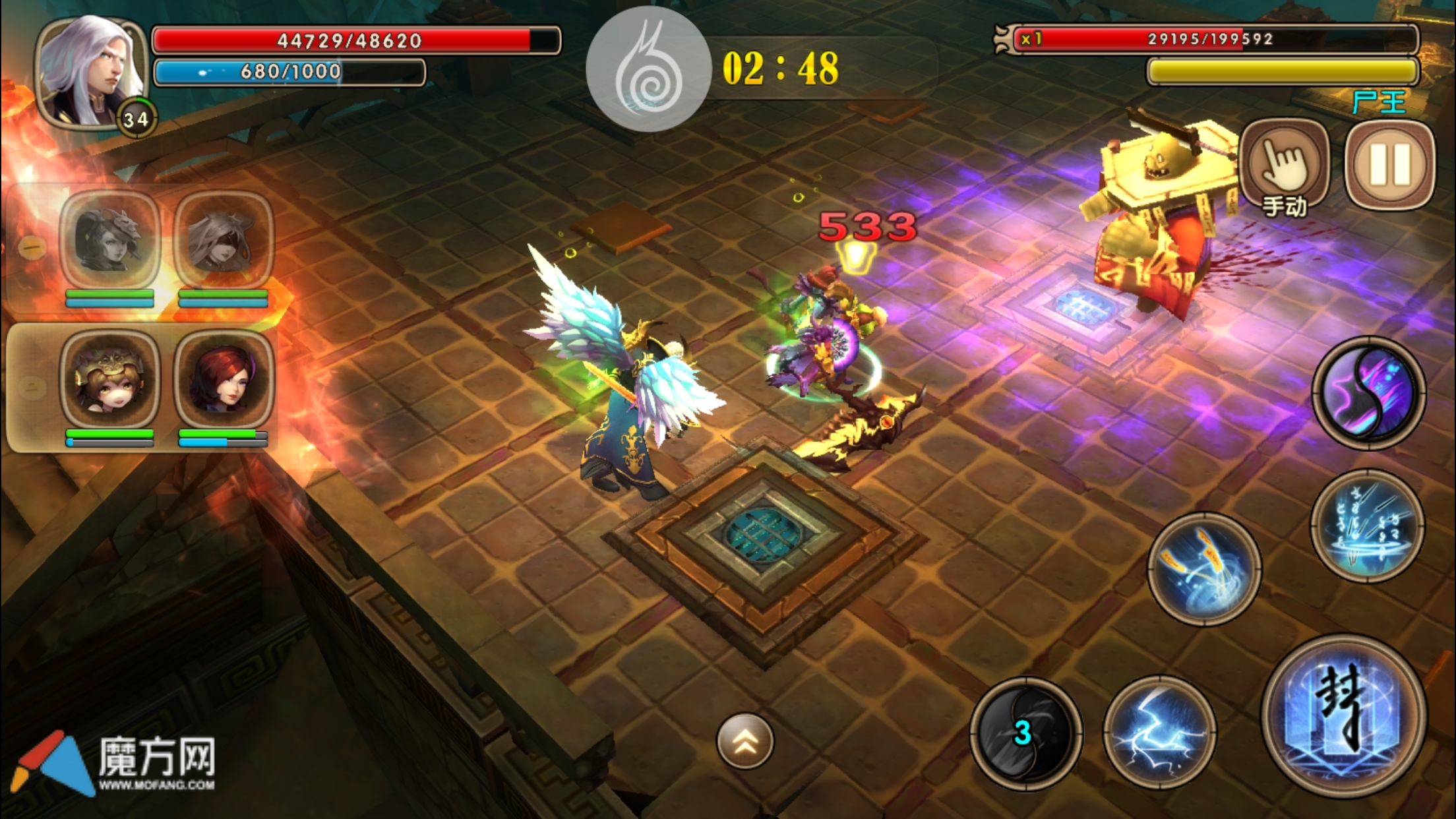Pause the battle with the pause button

click(x=1390, y=165)
